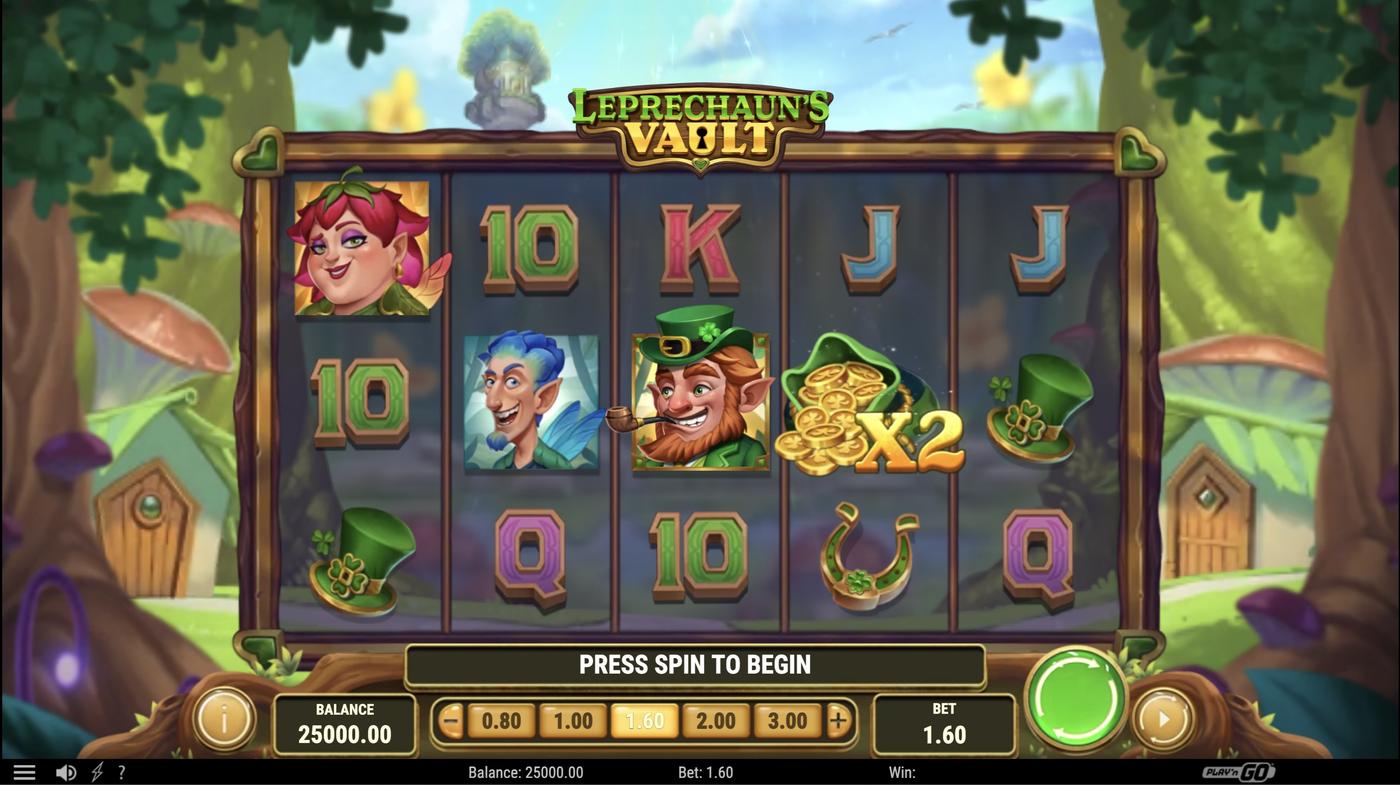The width and height of the screenshot is (1400, 785).
Task: Select the 2.00 bet chip
Action: [x=714, y=719]
